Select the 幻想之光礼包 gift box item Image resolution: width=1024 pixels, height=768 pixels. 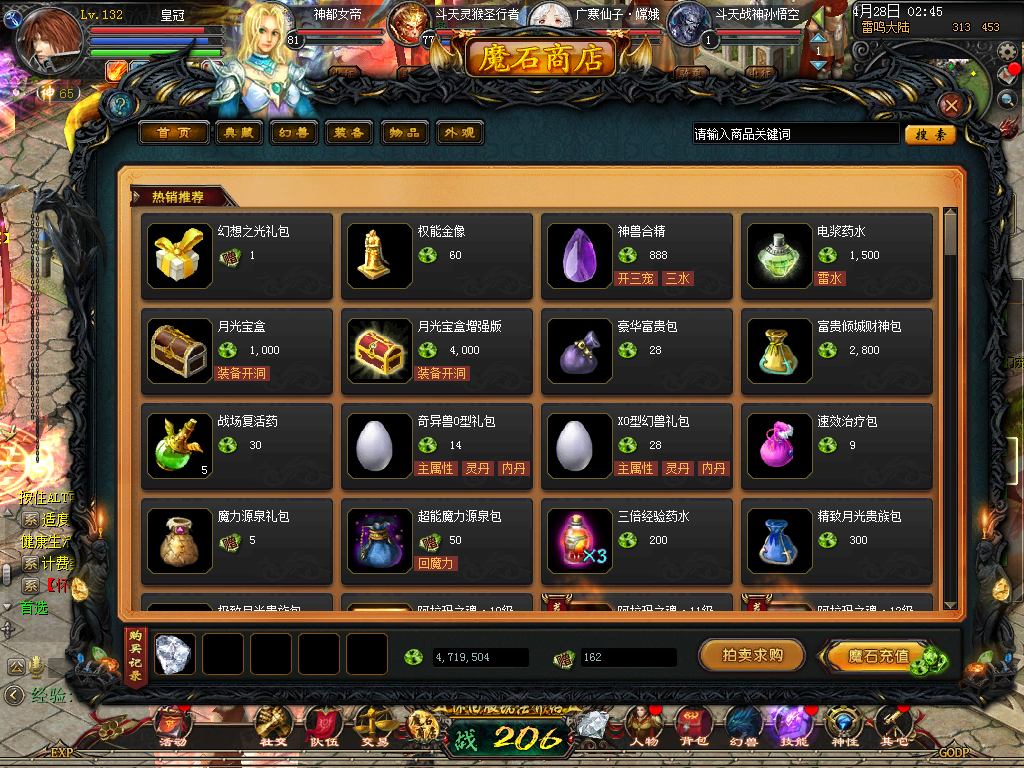pyautogui.click(x=180, y=256)
